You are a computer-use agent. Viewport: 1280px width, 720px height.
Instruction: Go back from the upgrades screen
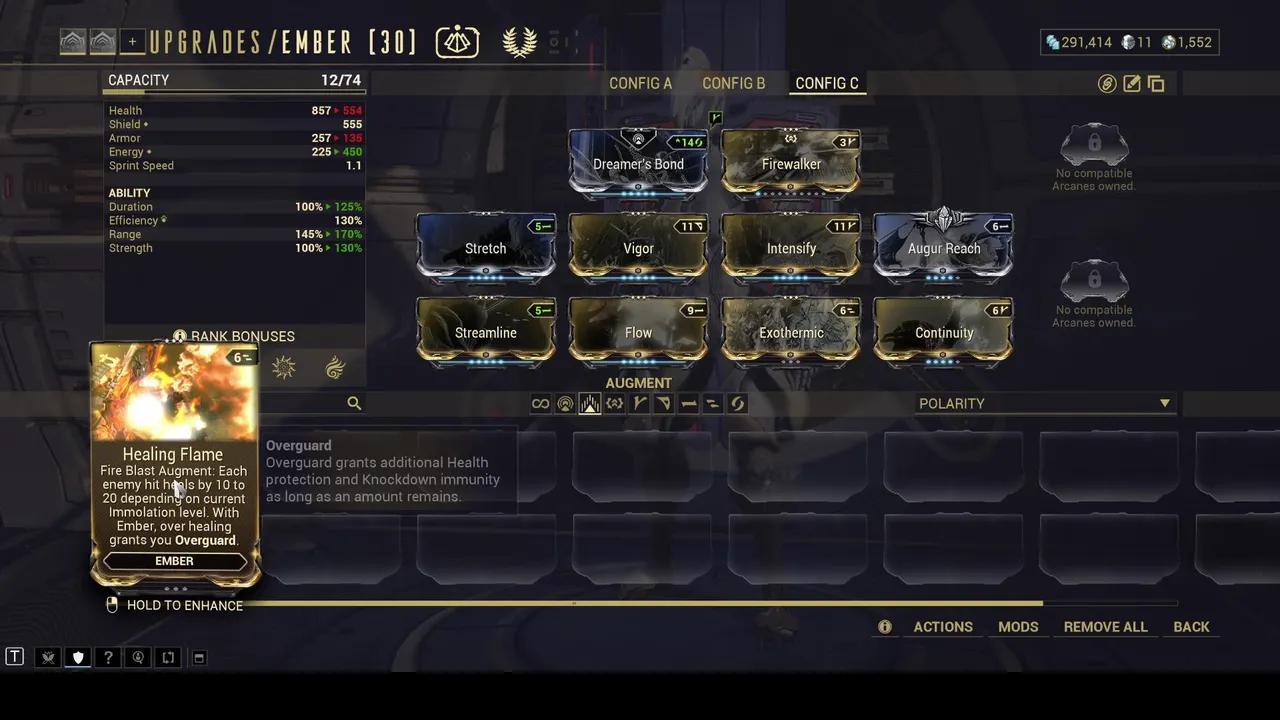coord(1191,627)
